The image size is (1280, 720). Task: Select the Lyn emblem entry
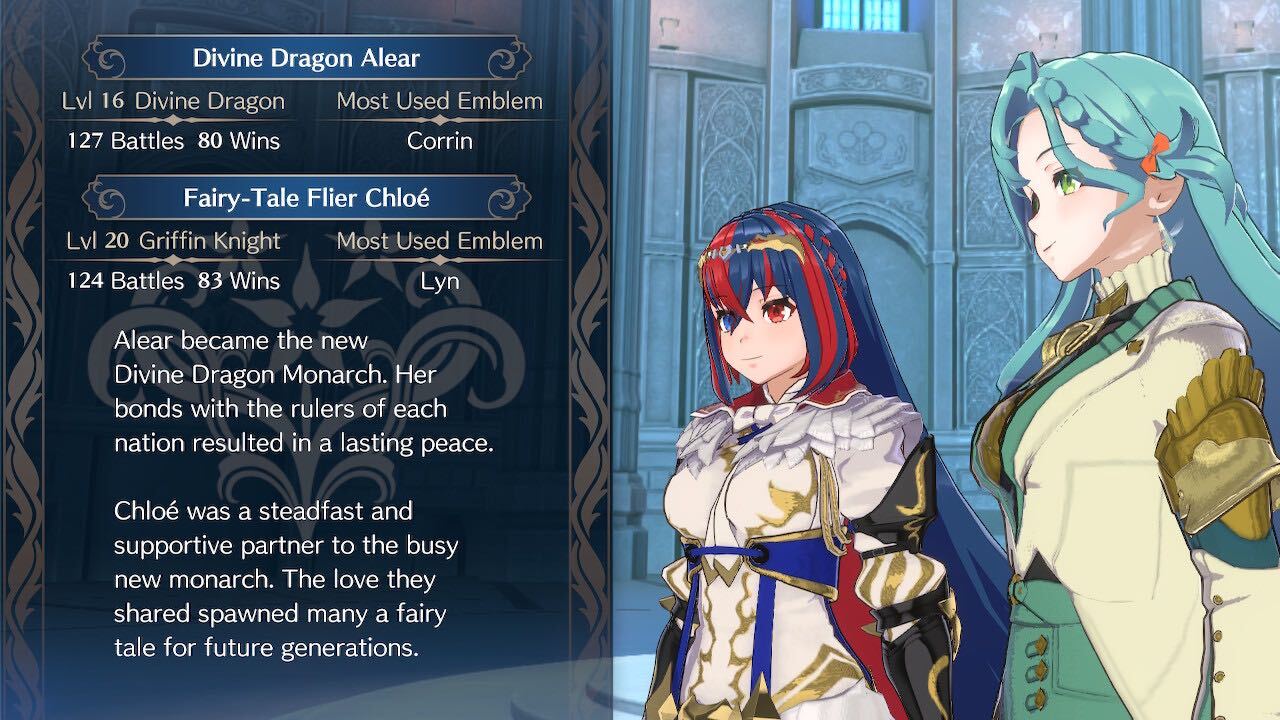click(438, 281)
